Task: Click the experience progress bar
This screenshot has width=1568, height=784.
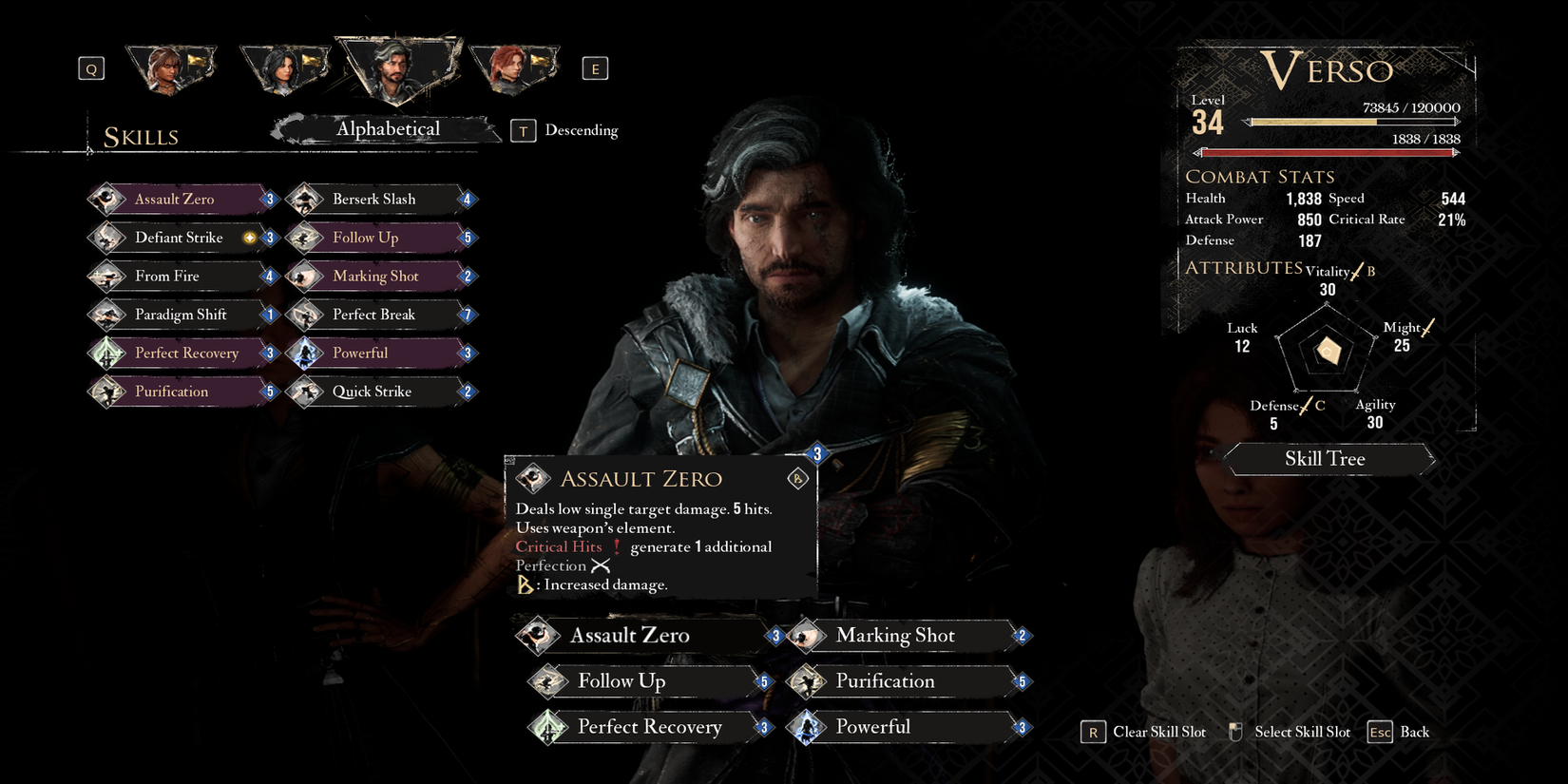Action: [1354, 121]
